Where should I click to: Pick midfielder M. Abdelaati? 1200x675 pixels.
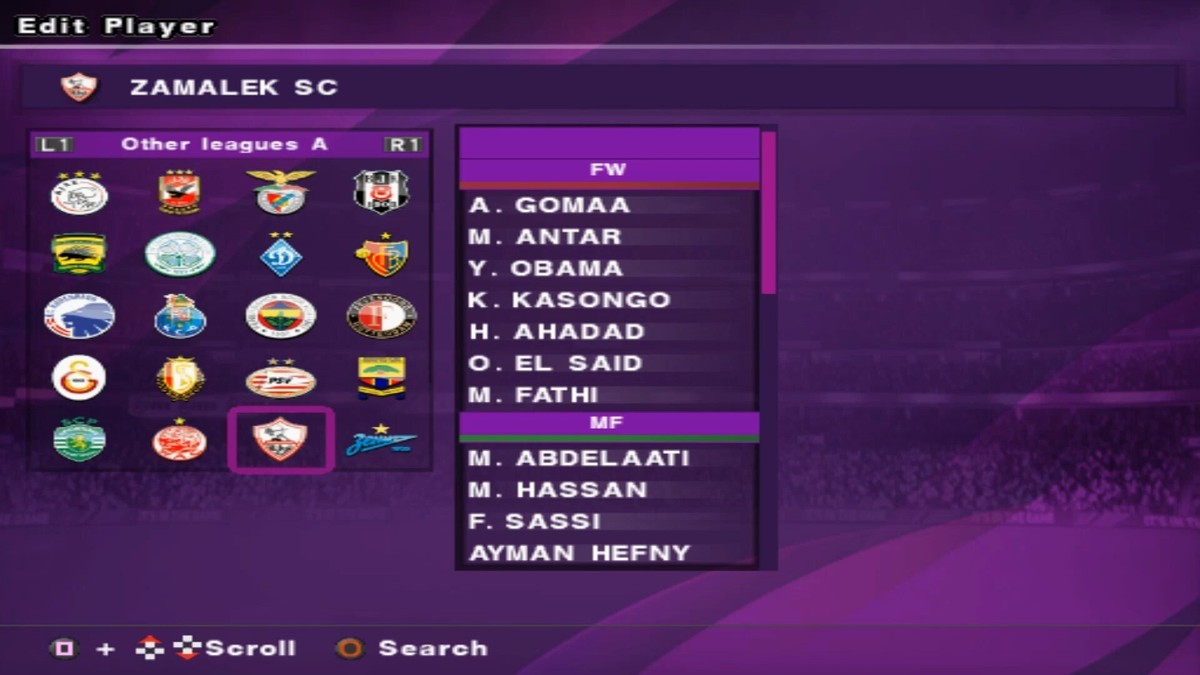pyautogui.click(x=579, y=459)
